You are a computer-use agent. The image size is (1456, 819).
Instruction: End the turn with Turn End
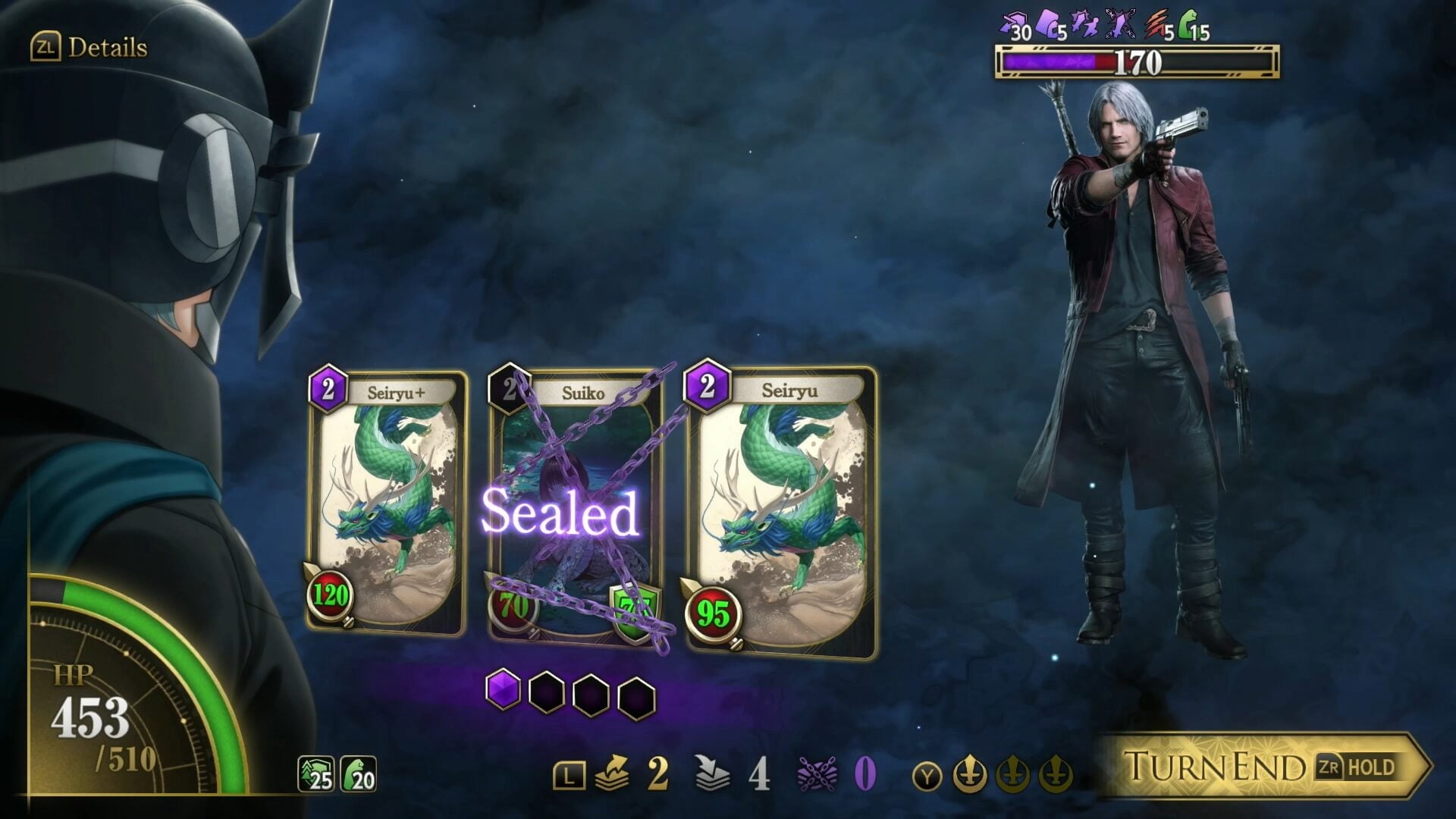(x=1262, y=766)
